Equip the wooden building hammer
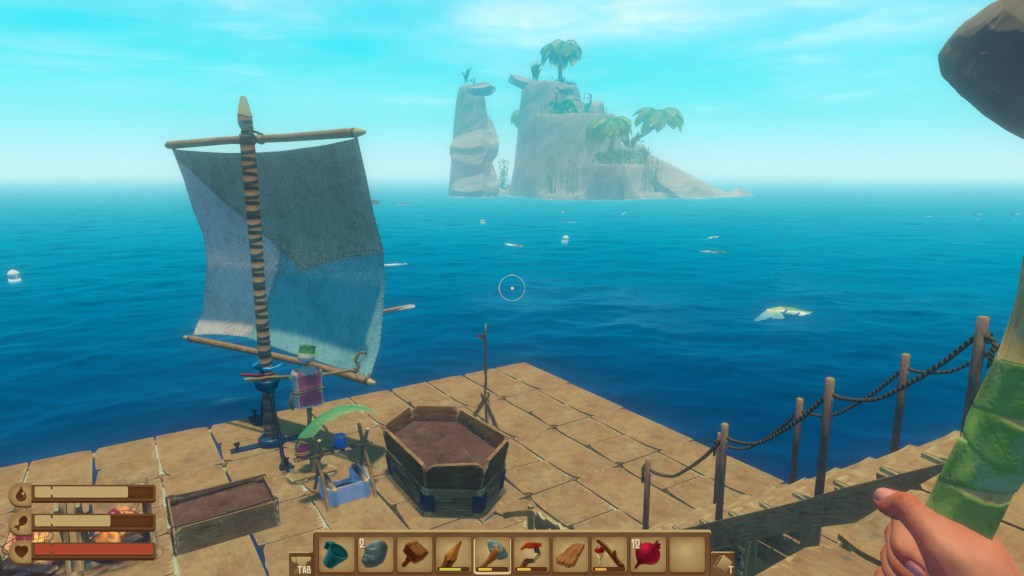The height and width of the screenshot is (576, 1024). [x=414, y=553]
